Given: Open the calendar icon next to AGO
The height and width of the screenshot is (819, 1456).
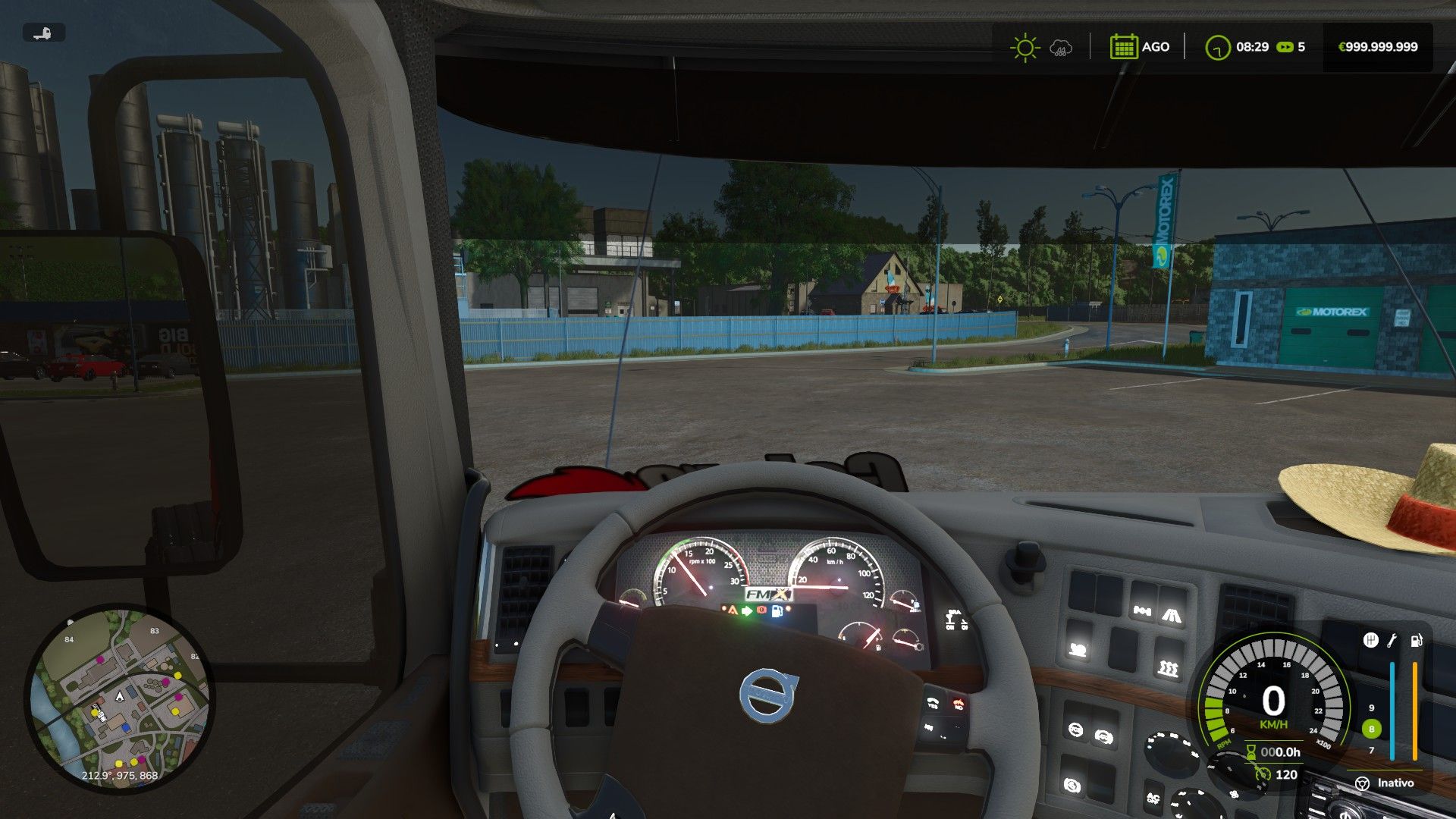Looking at the screenshot, I should pos(1123,47).
